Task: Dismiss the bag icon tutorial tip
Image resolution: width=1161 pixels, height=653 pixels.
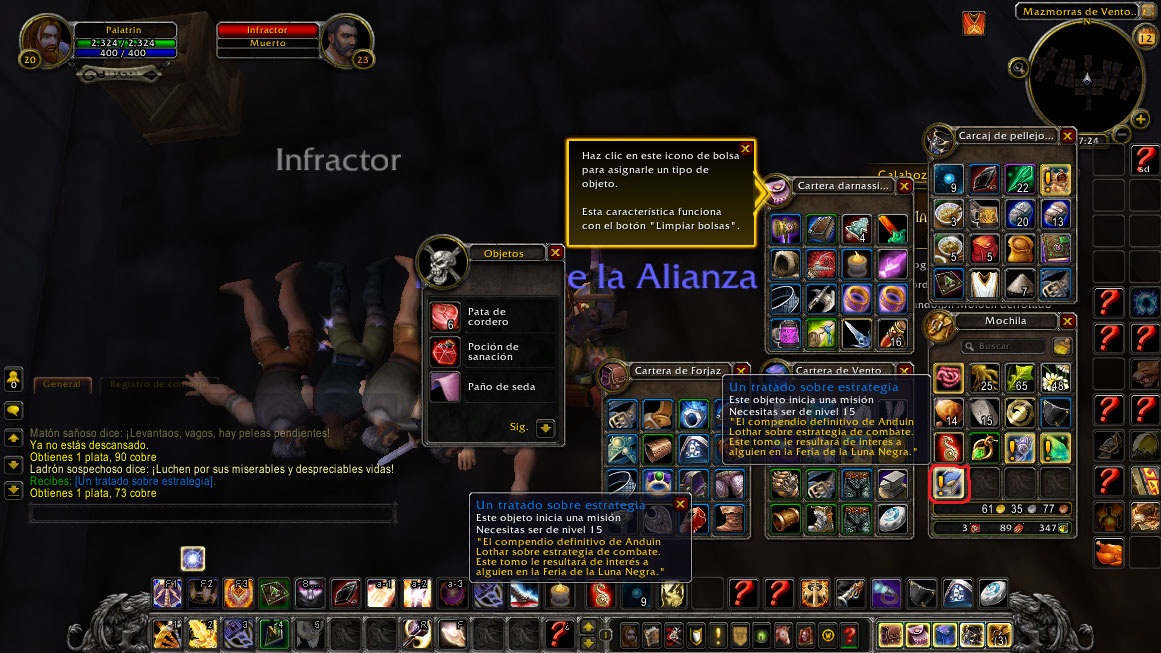Action: pos(745,149)
